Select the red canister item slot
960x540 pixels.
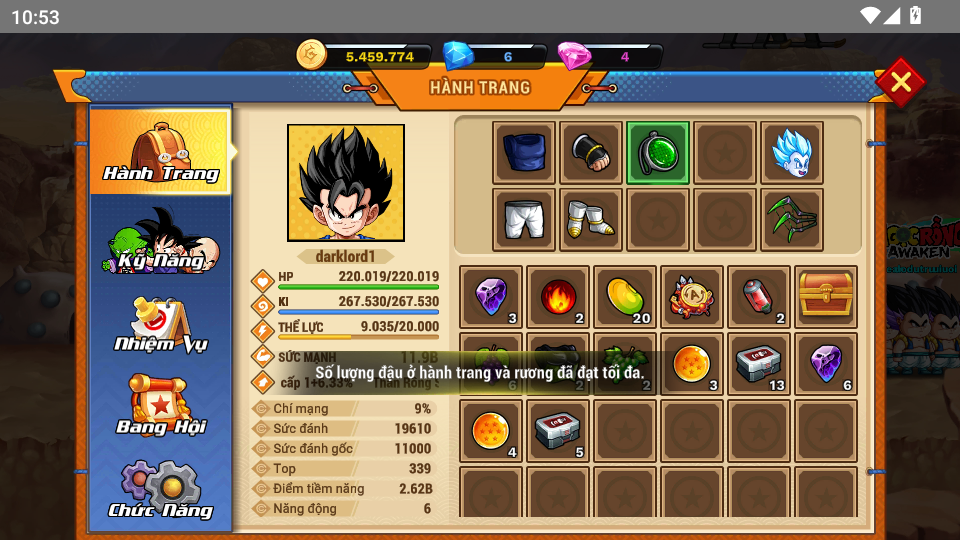coord(759,297)
